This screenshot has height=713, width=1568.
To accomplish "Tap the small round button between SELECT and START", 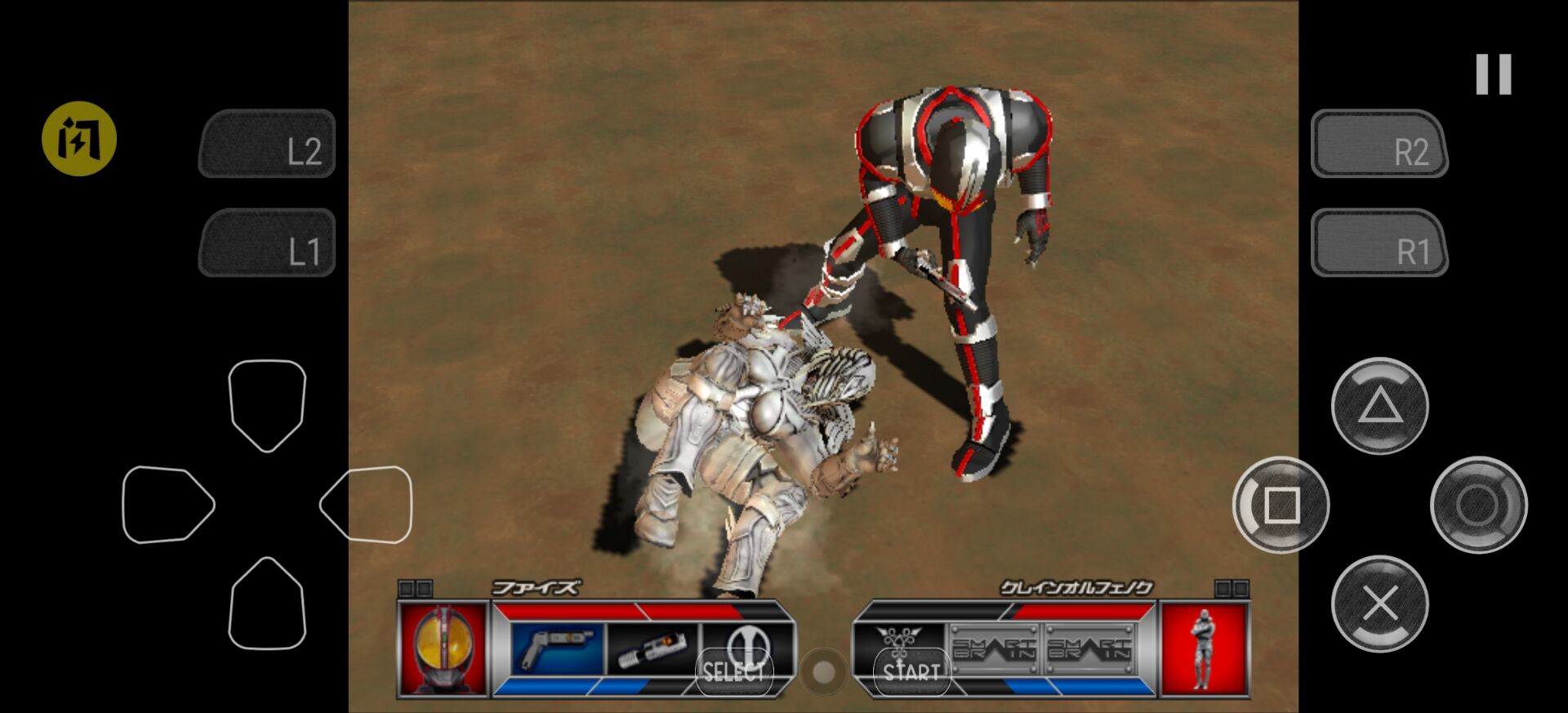I will click(x=823, y=671).
